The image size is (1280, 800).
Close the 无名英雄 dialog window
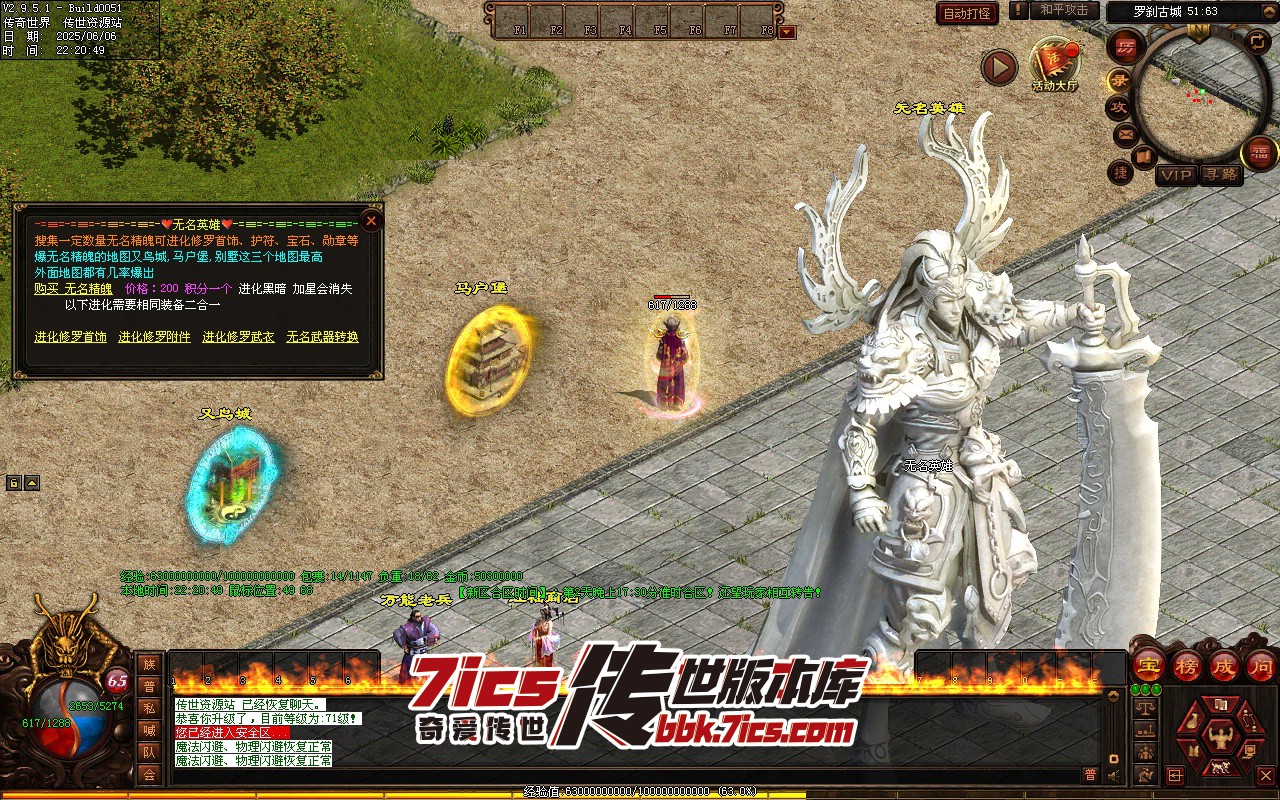tap(371, 220)
